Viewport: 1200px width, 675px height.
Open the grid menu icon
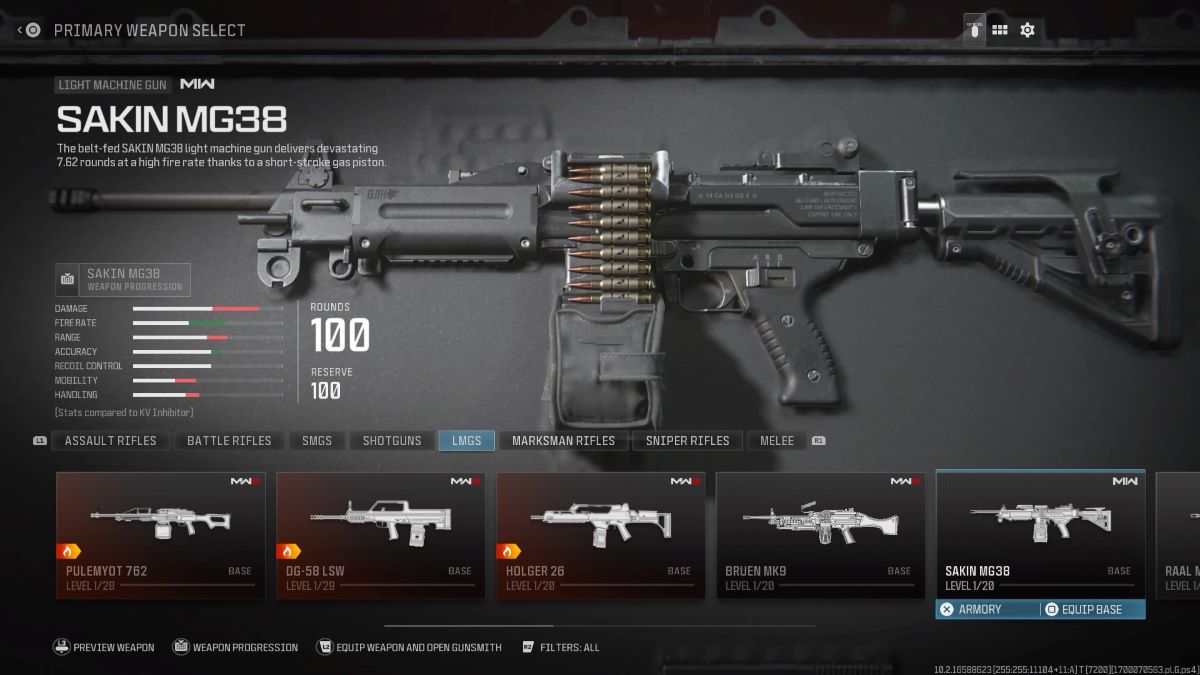(999, 30)
